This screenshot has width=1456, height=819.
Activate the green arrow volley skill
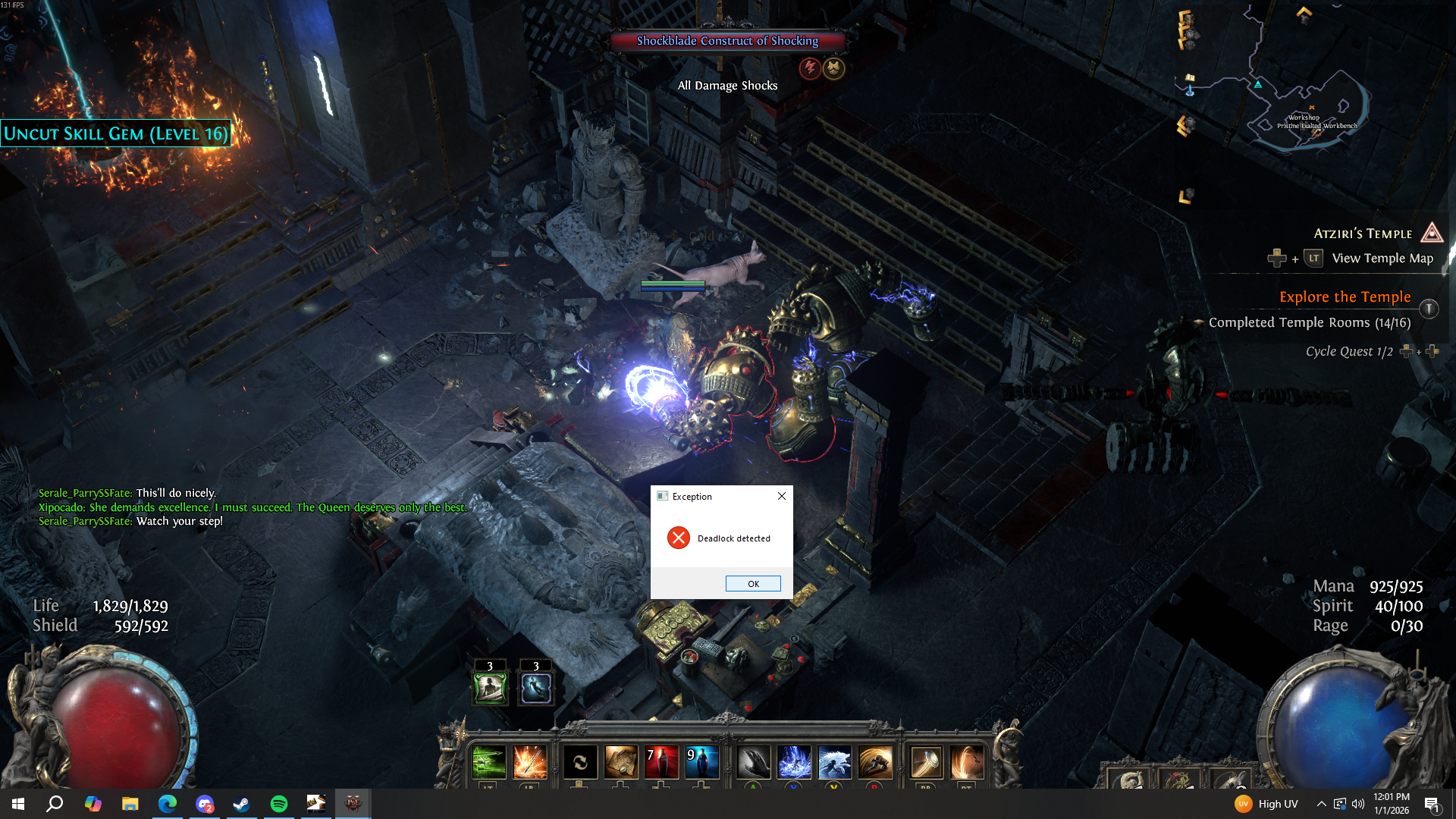pos(488,761)
